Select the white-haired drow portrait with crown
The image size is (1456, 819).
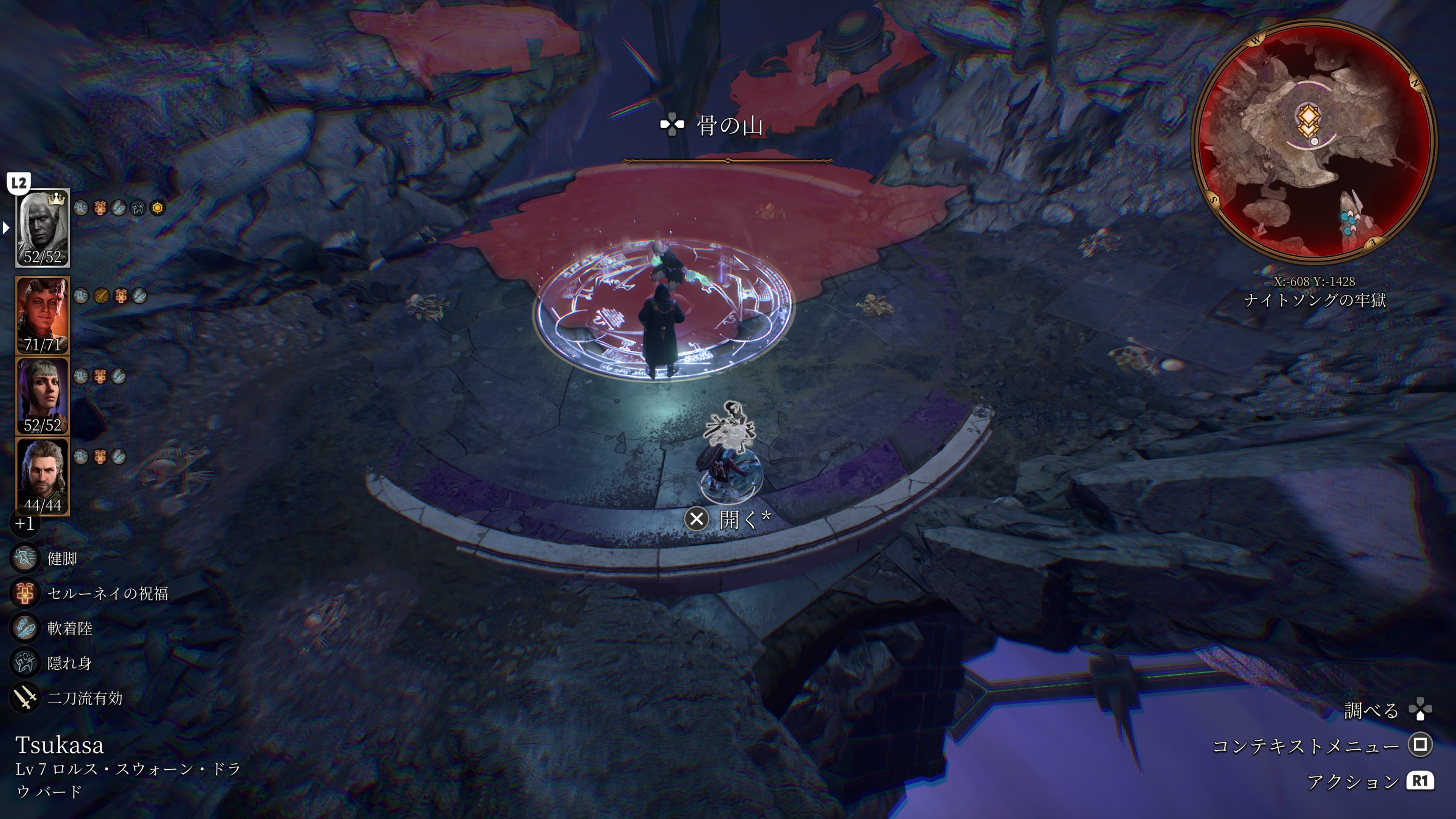point(42,228)
